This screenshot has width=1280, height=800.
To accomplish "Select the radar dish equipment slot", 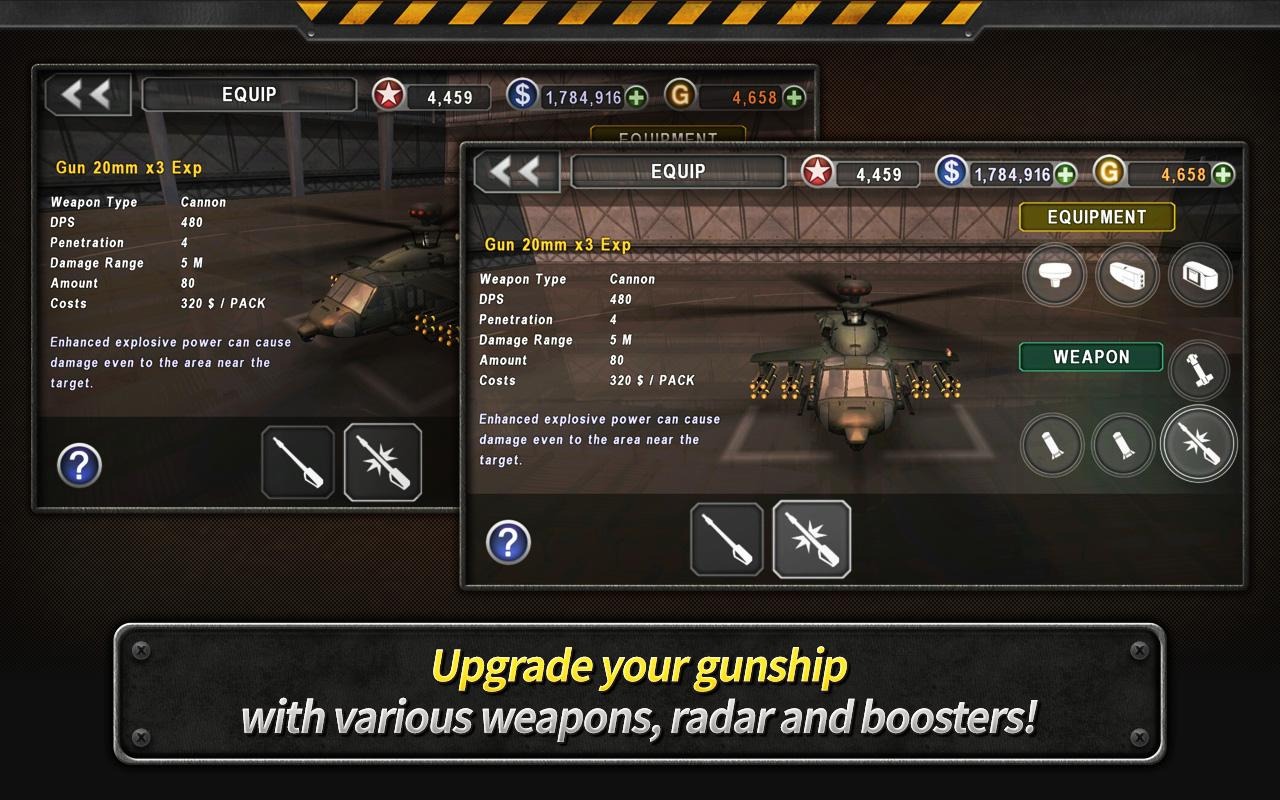I will 1055,274.
